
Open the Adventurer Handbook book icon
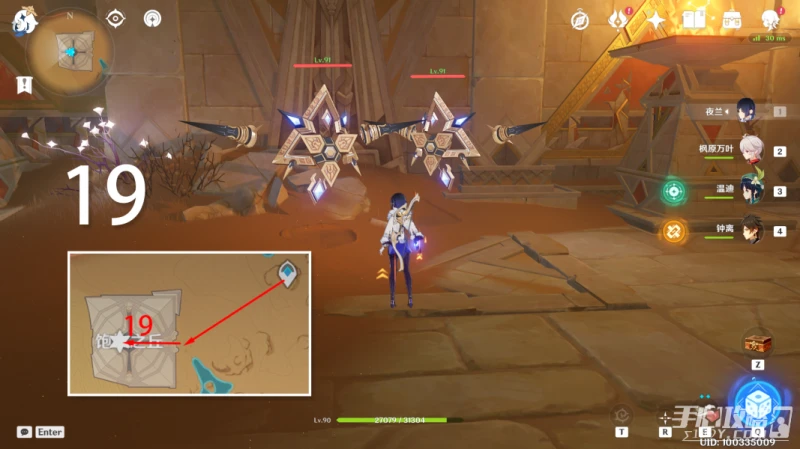(x=694, y=19)
